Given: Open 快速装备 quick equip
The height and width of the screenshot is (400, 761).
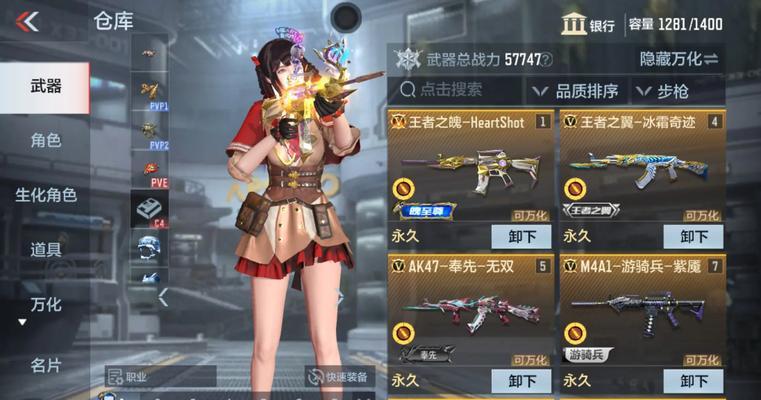Looking at the screenshot, I should tap(340, 377).
